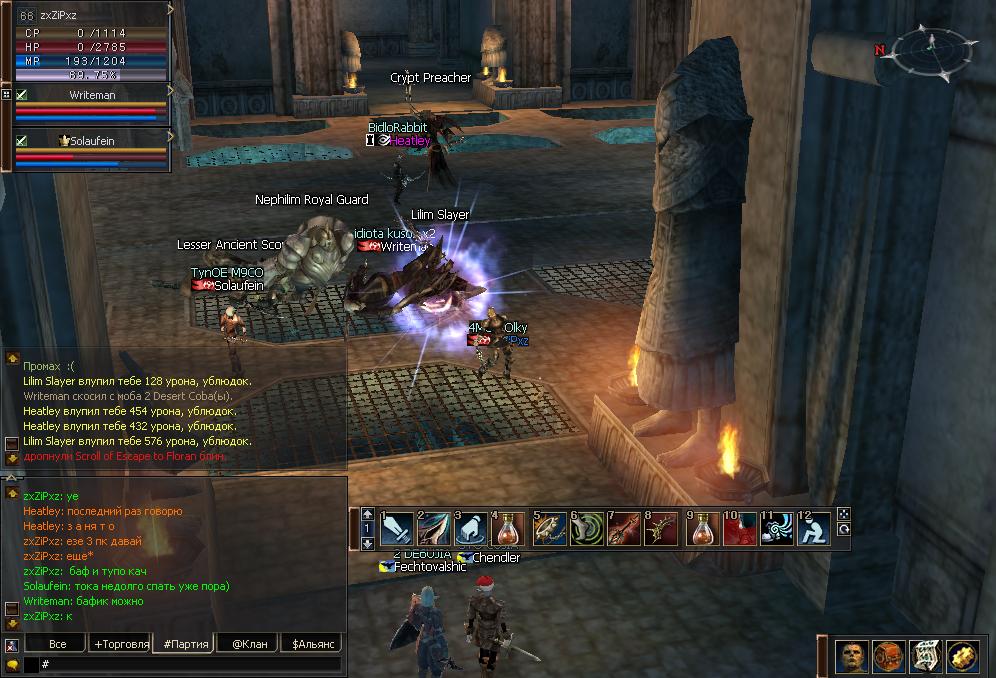
Task: Select the #Партия chat tab
Action: pos(185,643)
